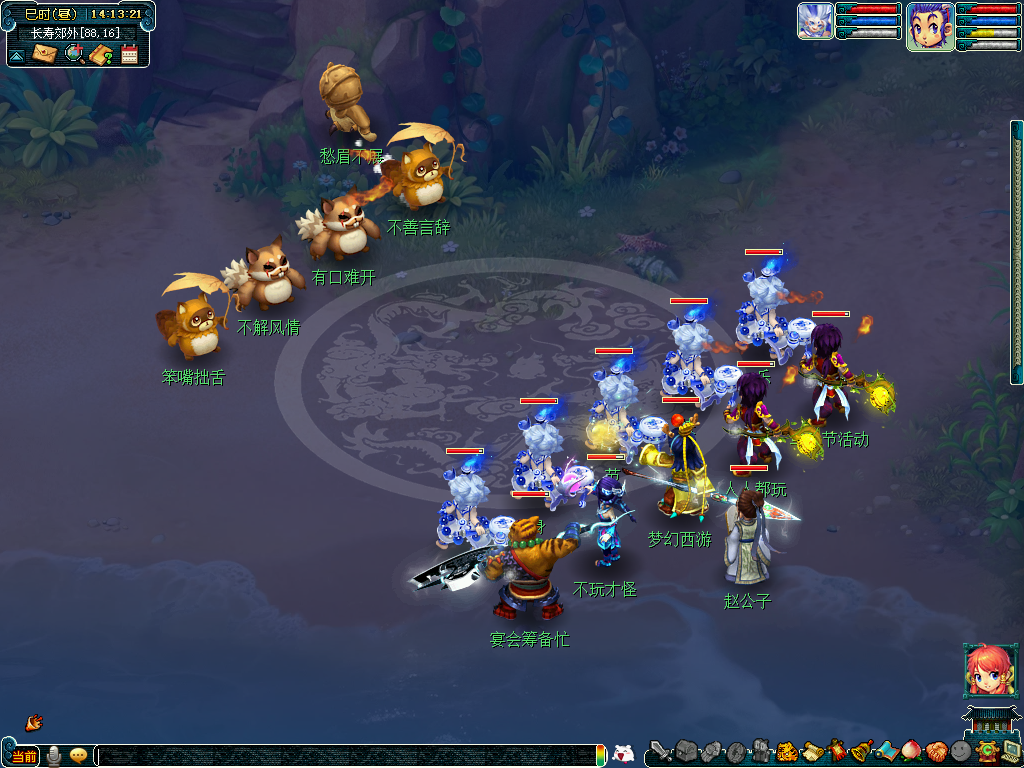
Task: Open the chat speech bubble icon
Action: 78,756
